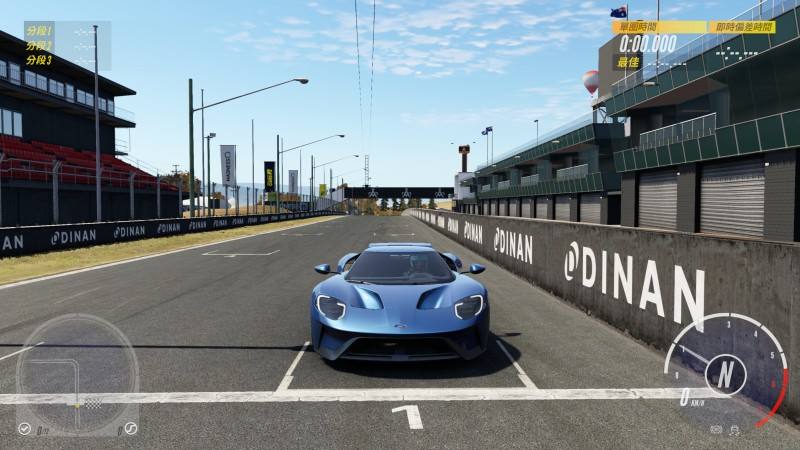
Task: Click the S-curve track icon
Action: [129, 429]
